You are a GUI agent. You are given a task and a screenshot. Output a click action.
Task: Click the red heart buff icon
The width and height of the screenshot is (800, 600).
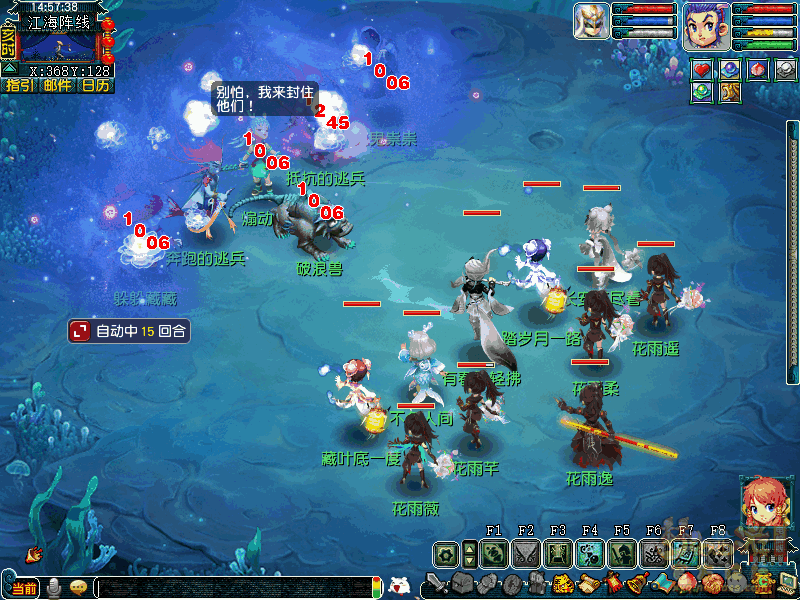(x=704, y=69)
